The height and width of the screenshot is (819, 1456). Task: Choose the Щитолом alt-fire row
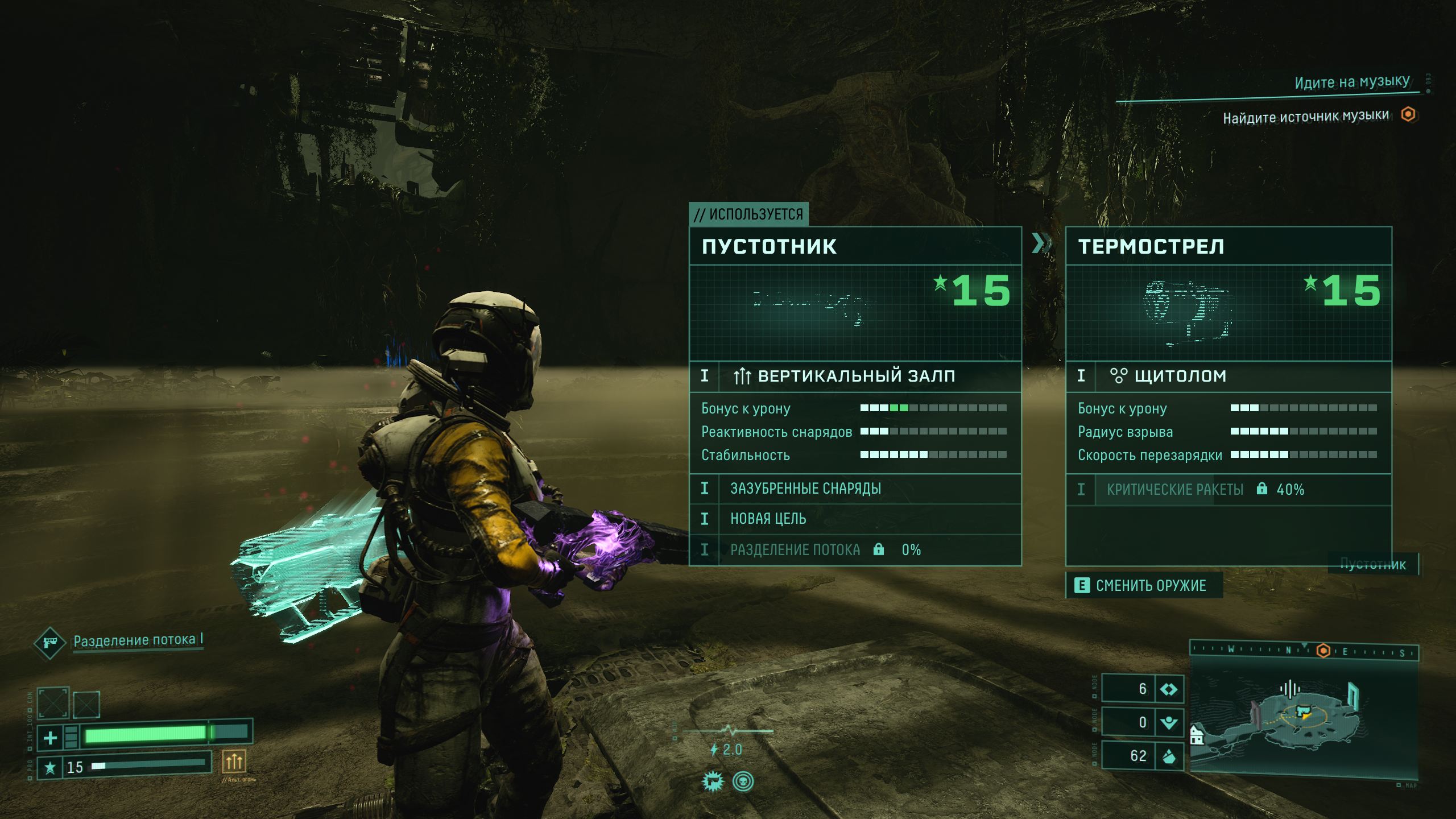coord(1228,376)
